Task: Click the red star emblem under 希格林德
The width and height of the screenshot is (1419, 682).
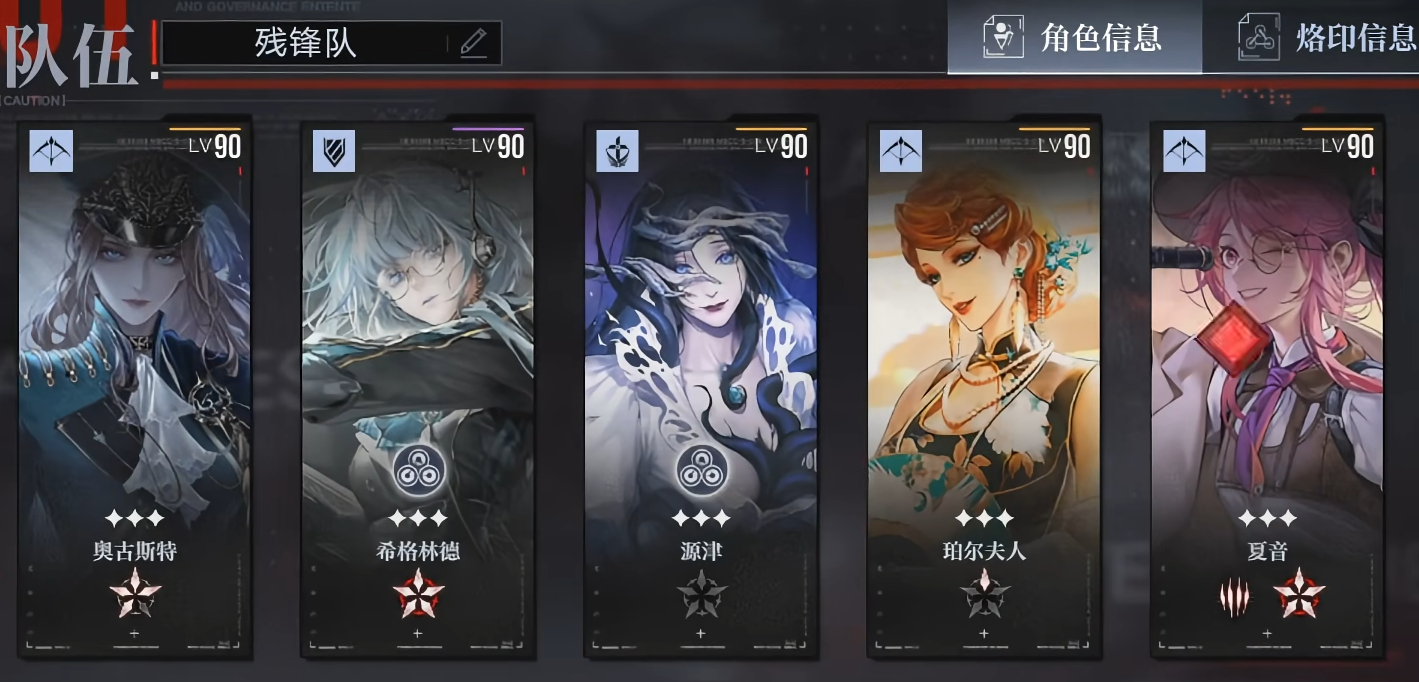Action: 418,595
